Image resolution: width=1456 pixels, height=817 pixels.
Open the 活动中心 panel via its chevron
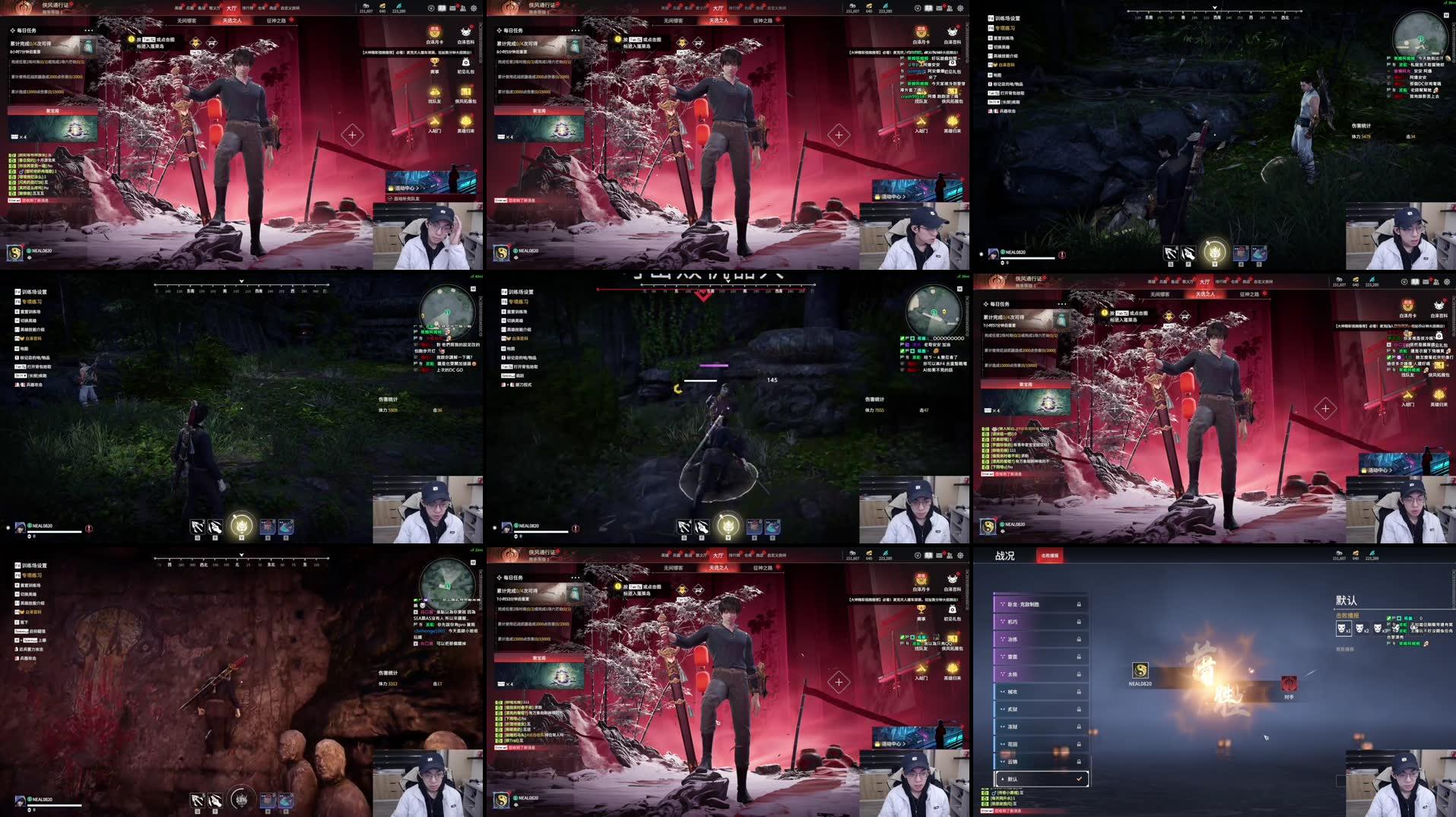904,196
